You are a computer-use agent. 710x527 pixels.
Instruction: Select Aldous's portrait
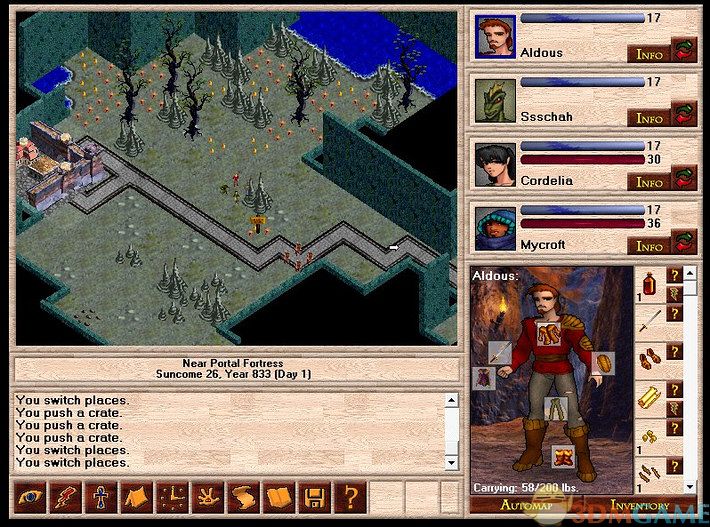pos(494,35)
